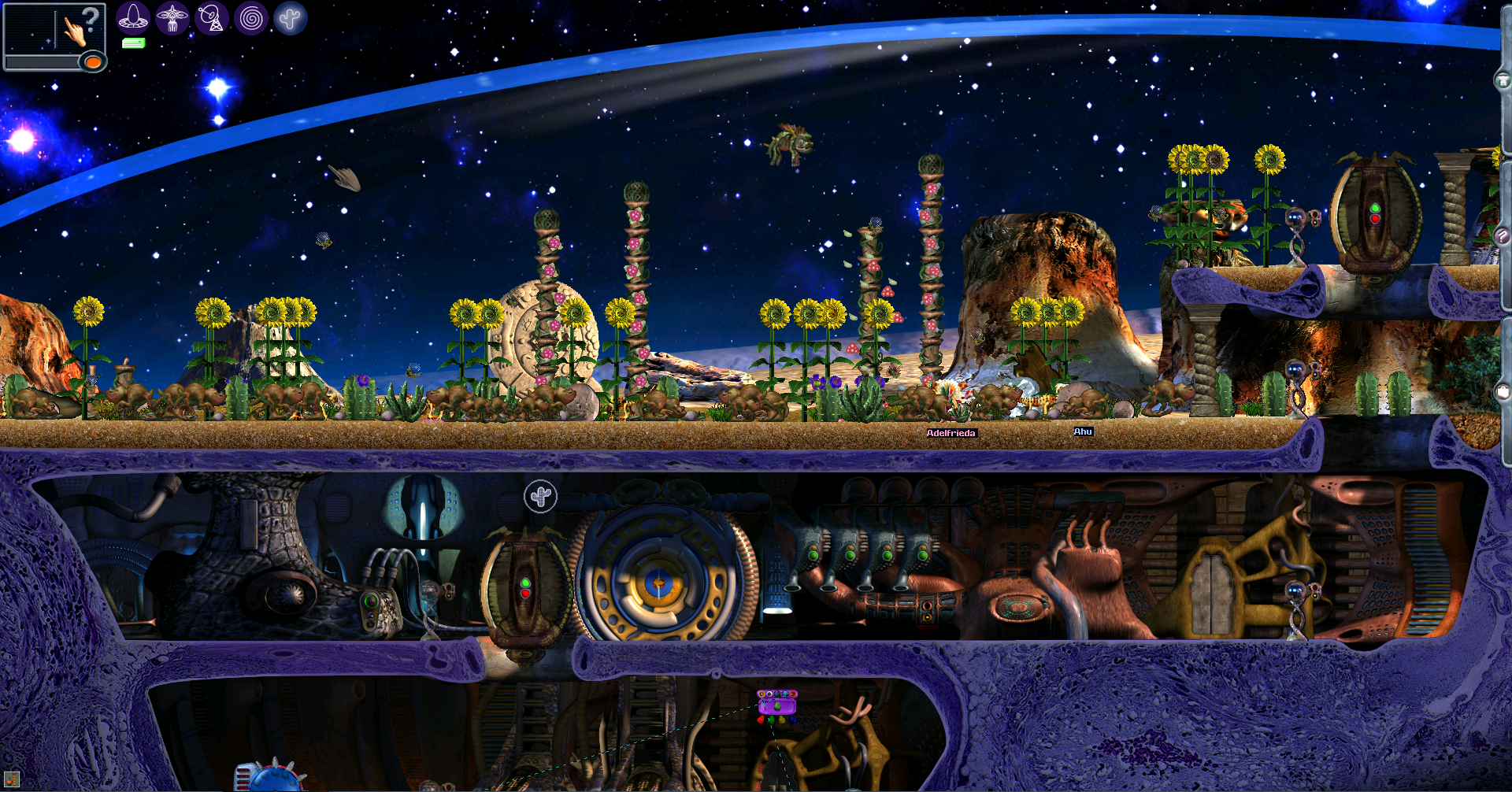Viewport: 1512px width, 792px height.
Task: Click the orange round control under the HUD panel
Action: tap(91, 63)
